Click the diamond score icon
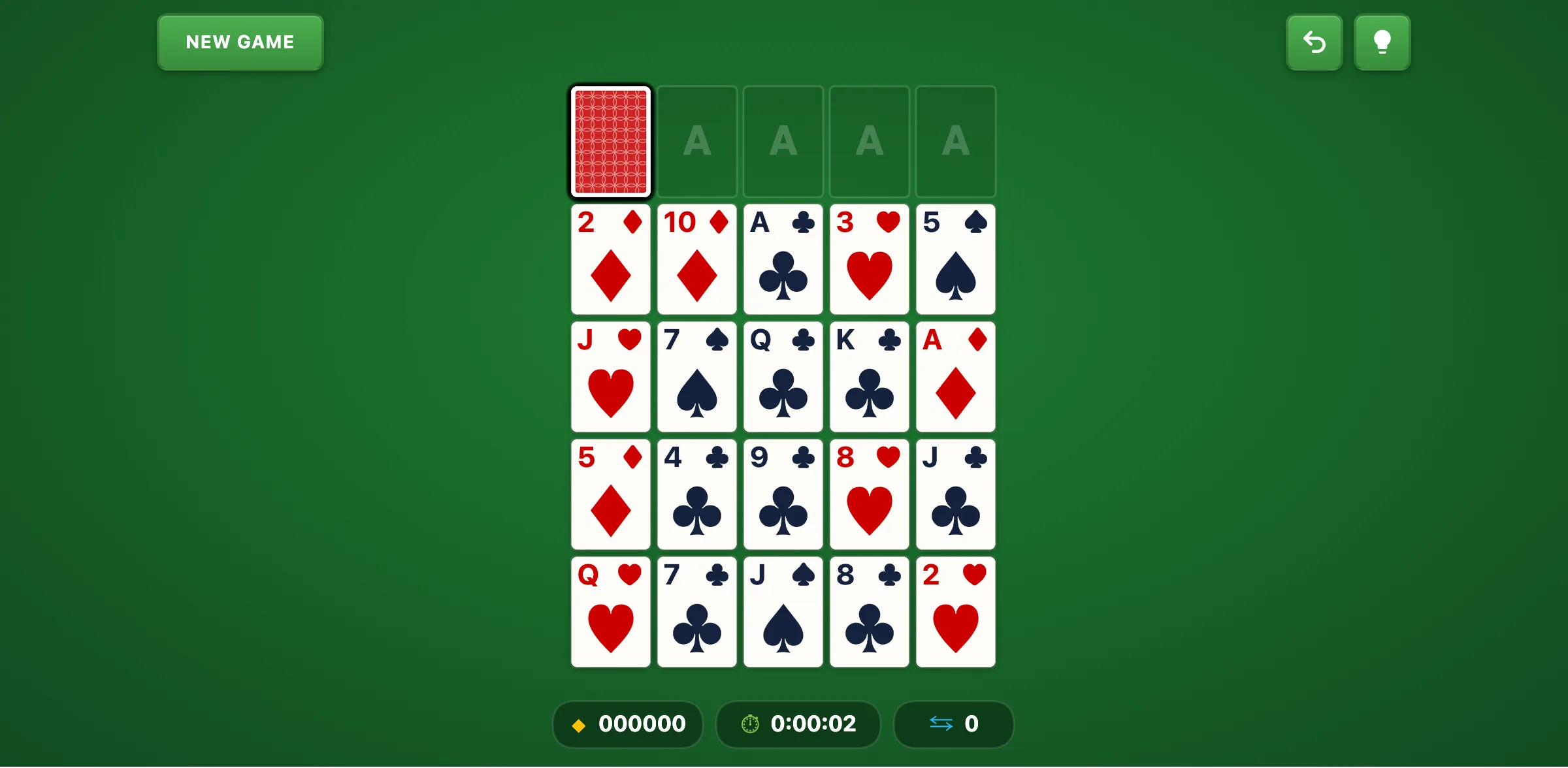The height and width of the screenshot is (768, 1568). tap(578, 724)
